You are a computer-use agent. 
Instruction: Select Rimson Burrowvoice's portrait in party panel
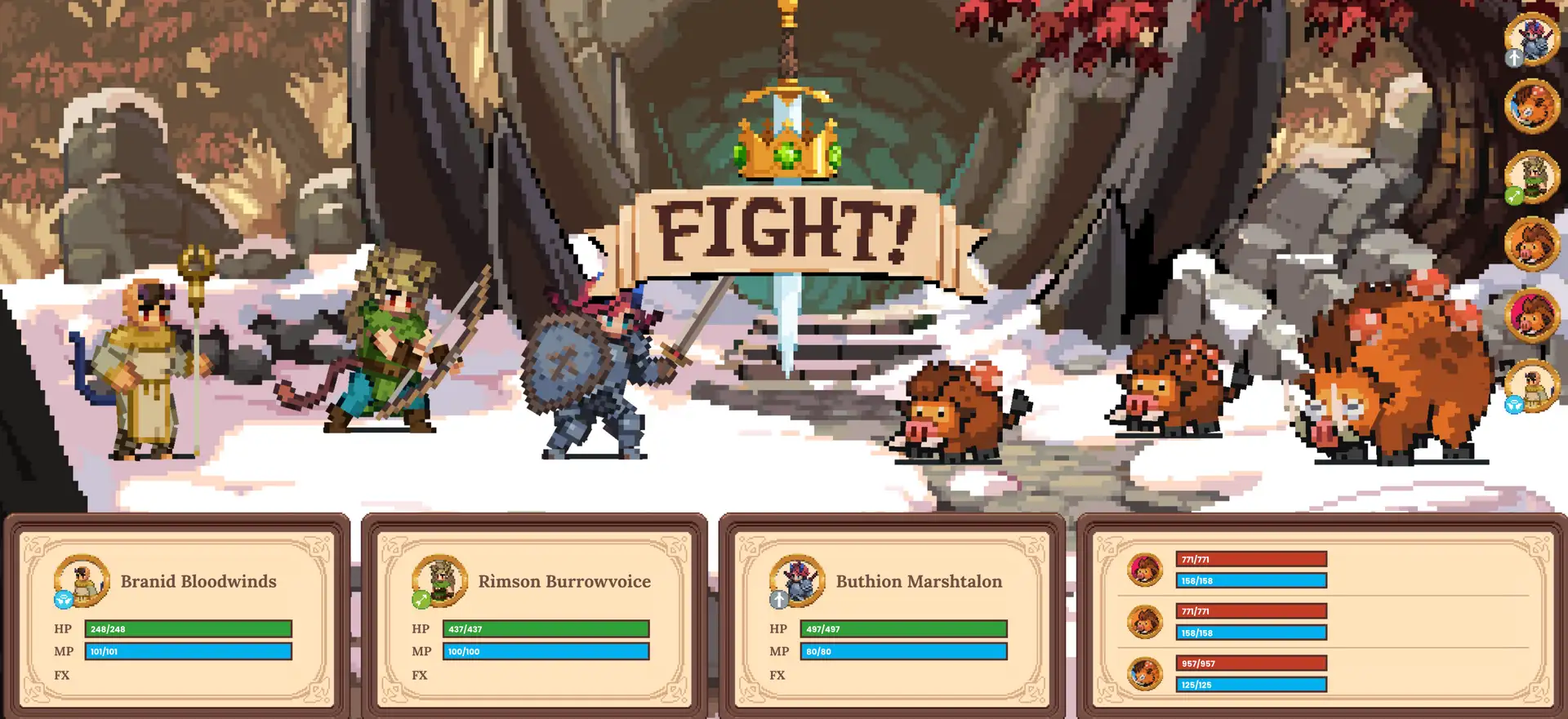(439, 581)
